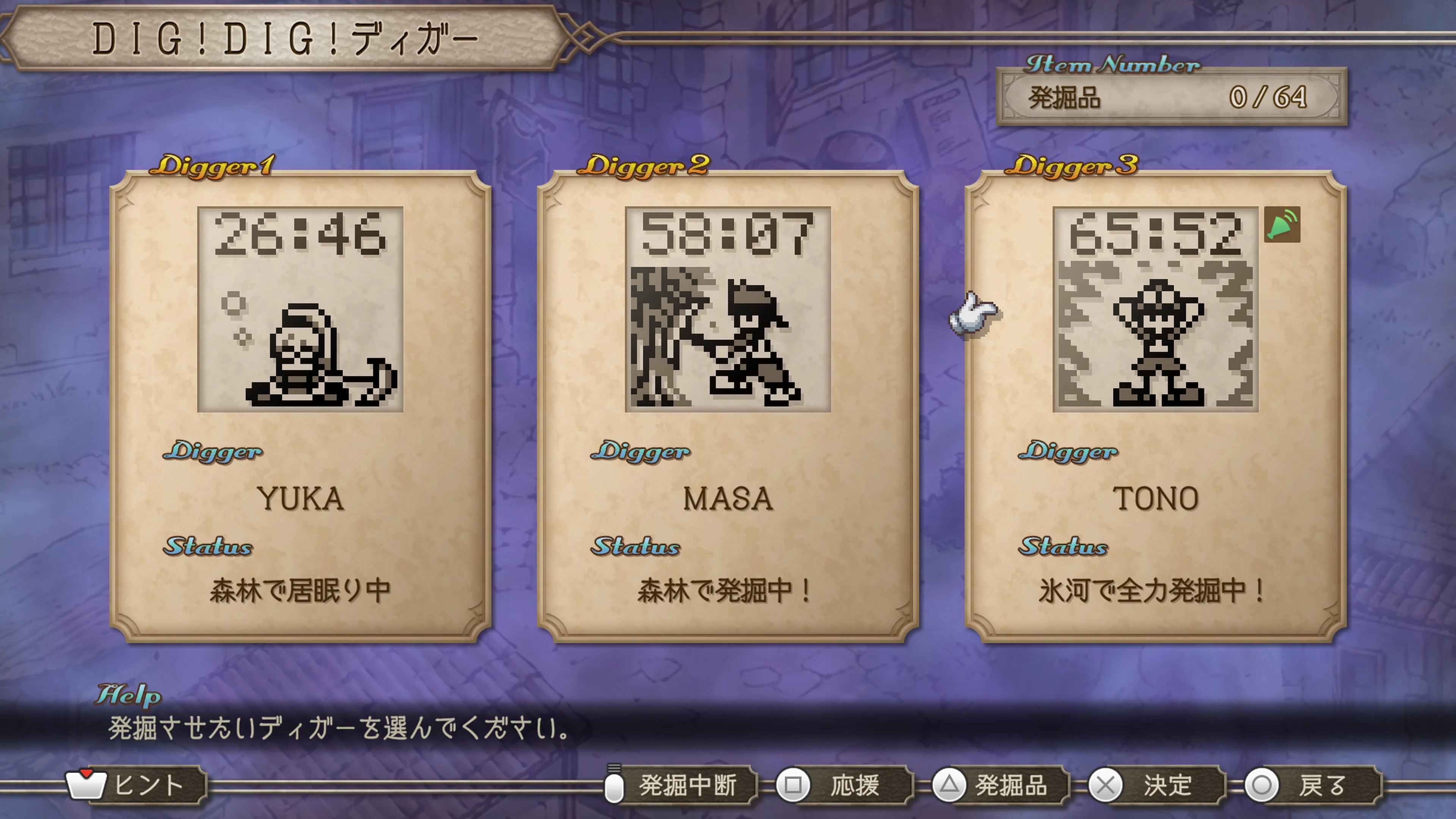The image size is (1456, 819).
Task: Open the 発掘品 excavated items list
Action: tap(1012, 785)
